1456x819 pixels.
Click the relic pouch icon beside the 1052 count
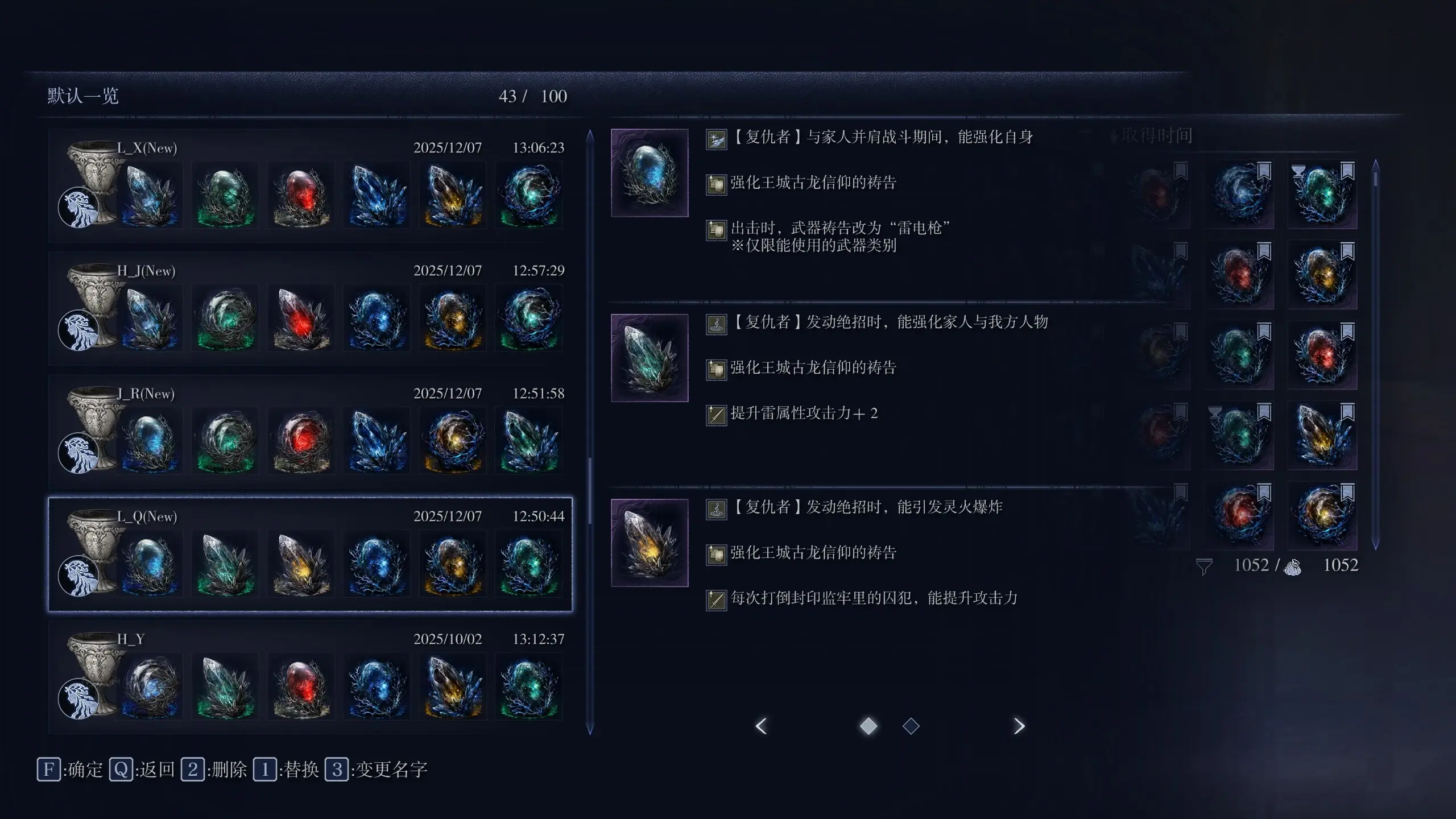coord(1293,567)
